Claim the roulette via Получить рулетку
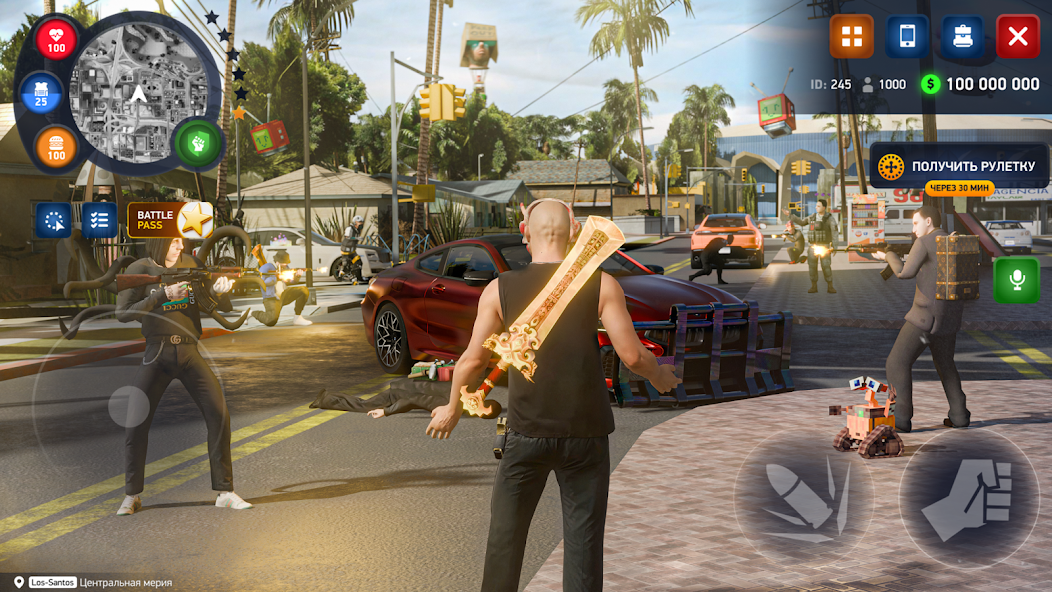1052x592 pixels. pos(959,166)
